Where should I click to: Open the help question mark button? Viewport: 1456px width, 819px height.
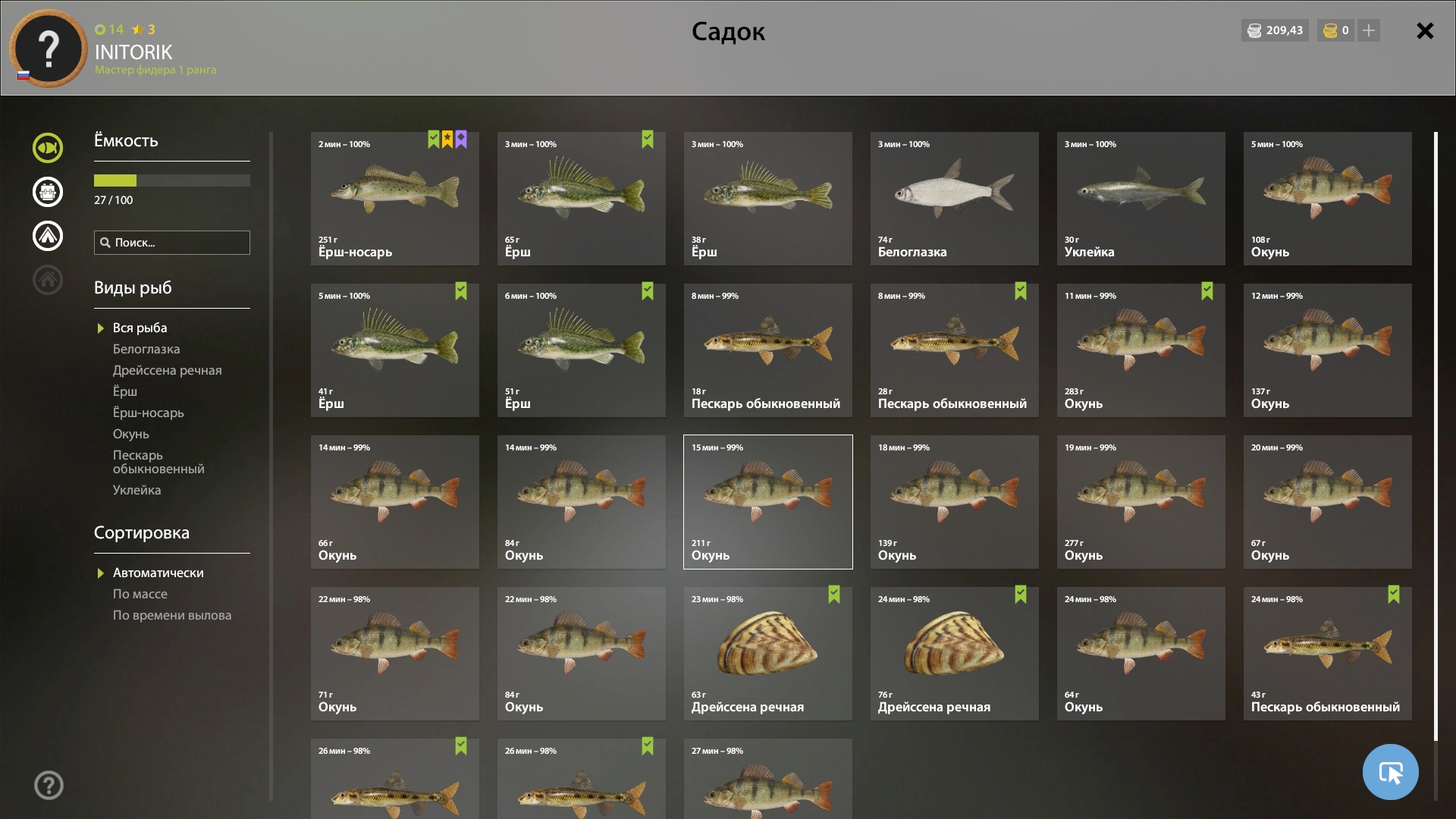pos(49,785)
